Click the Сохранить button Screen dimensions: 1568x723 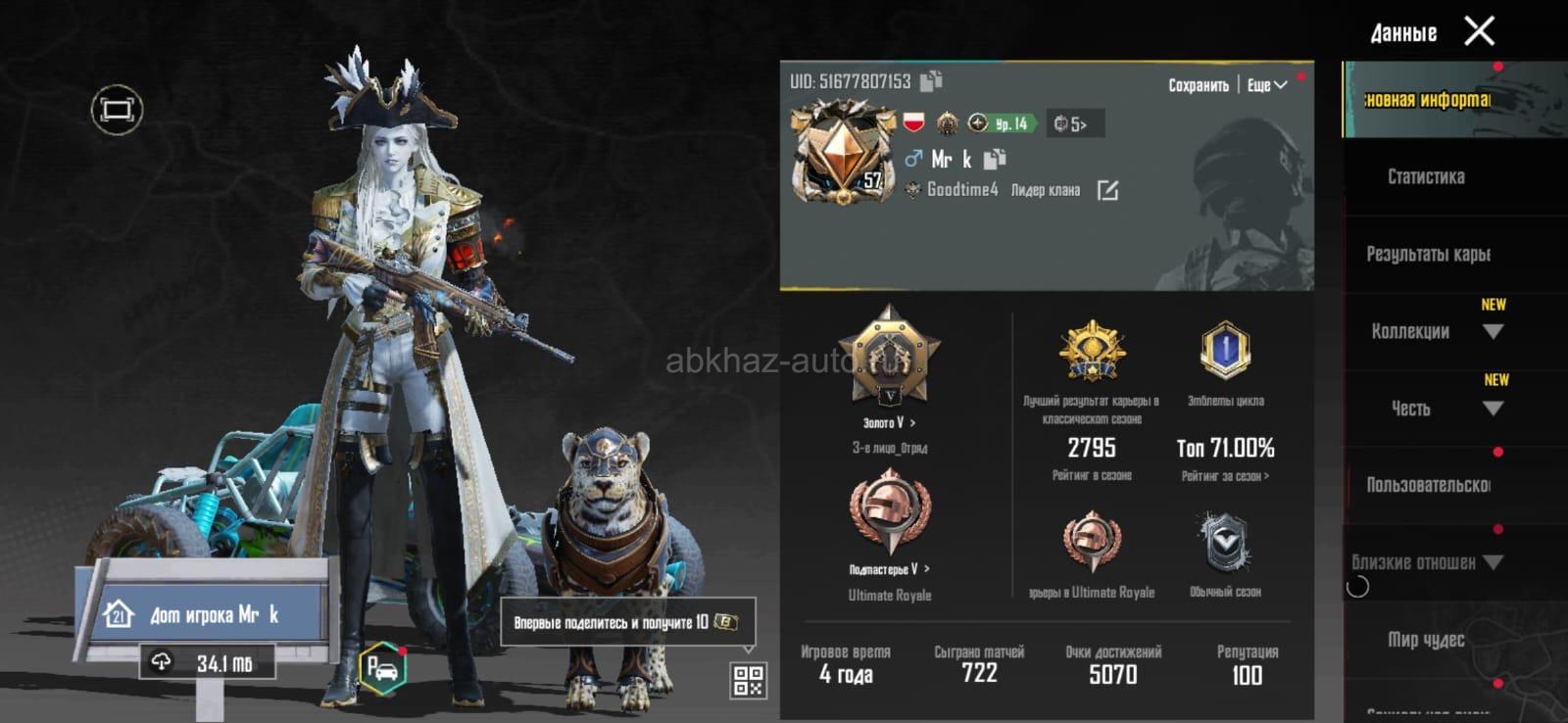click(1198, 85)
